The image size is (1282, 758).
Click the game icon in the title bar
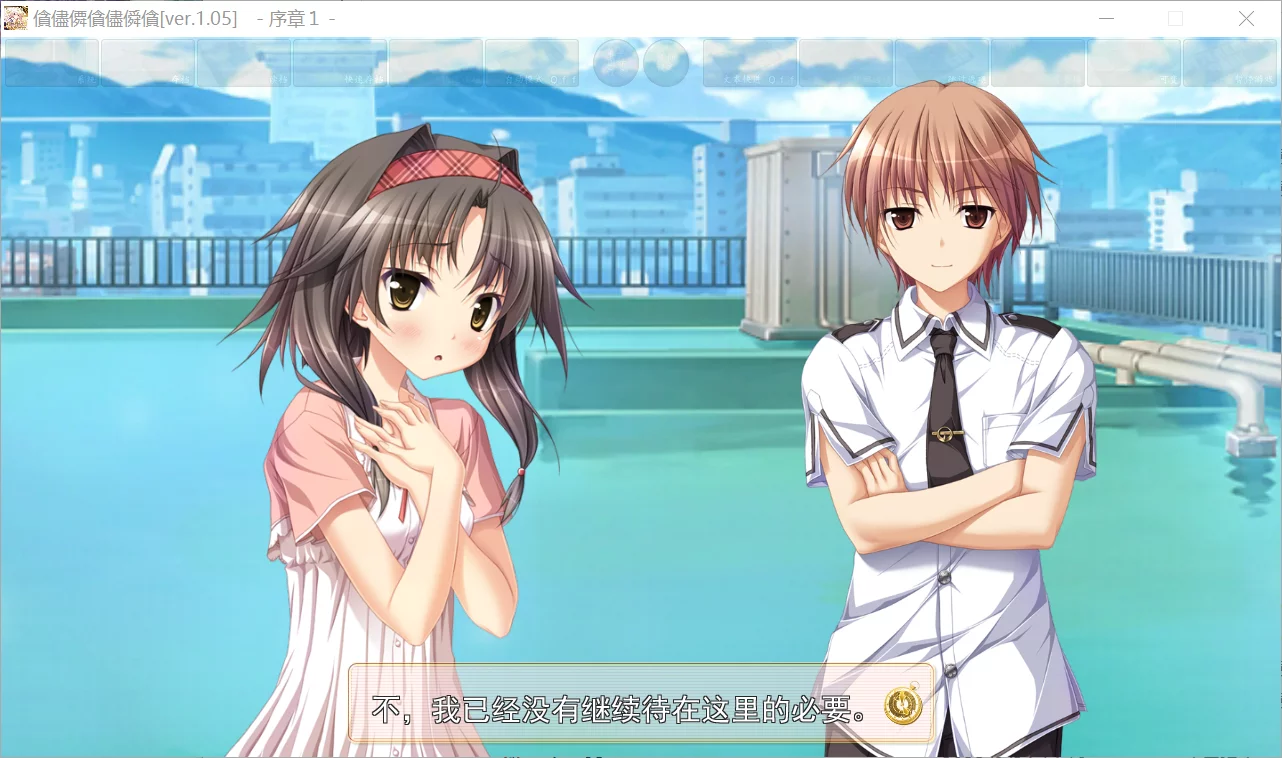pos(14,18)
